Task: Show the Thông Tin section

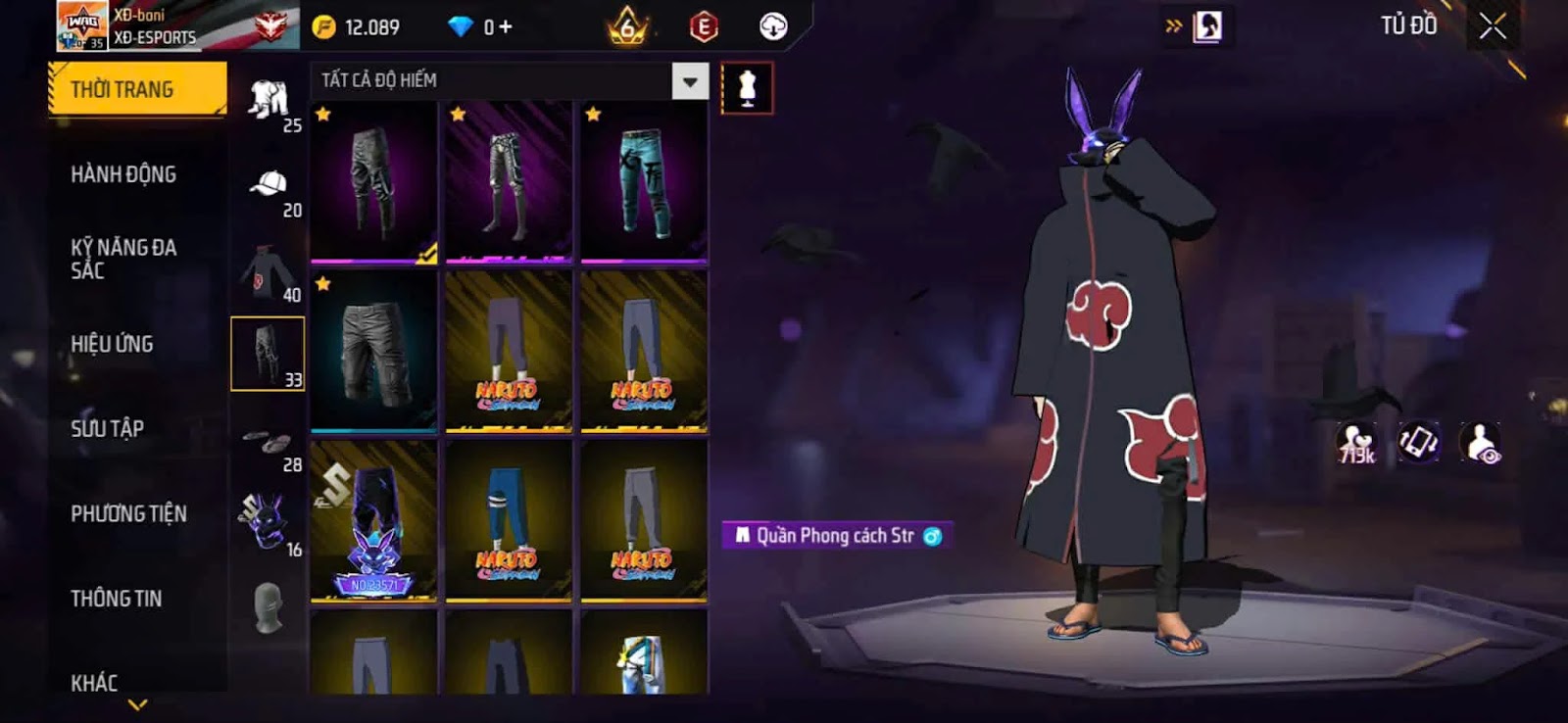Action: tap(116, 599)
